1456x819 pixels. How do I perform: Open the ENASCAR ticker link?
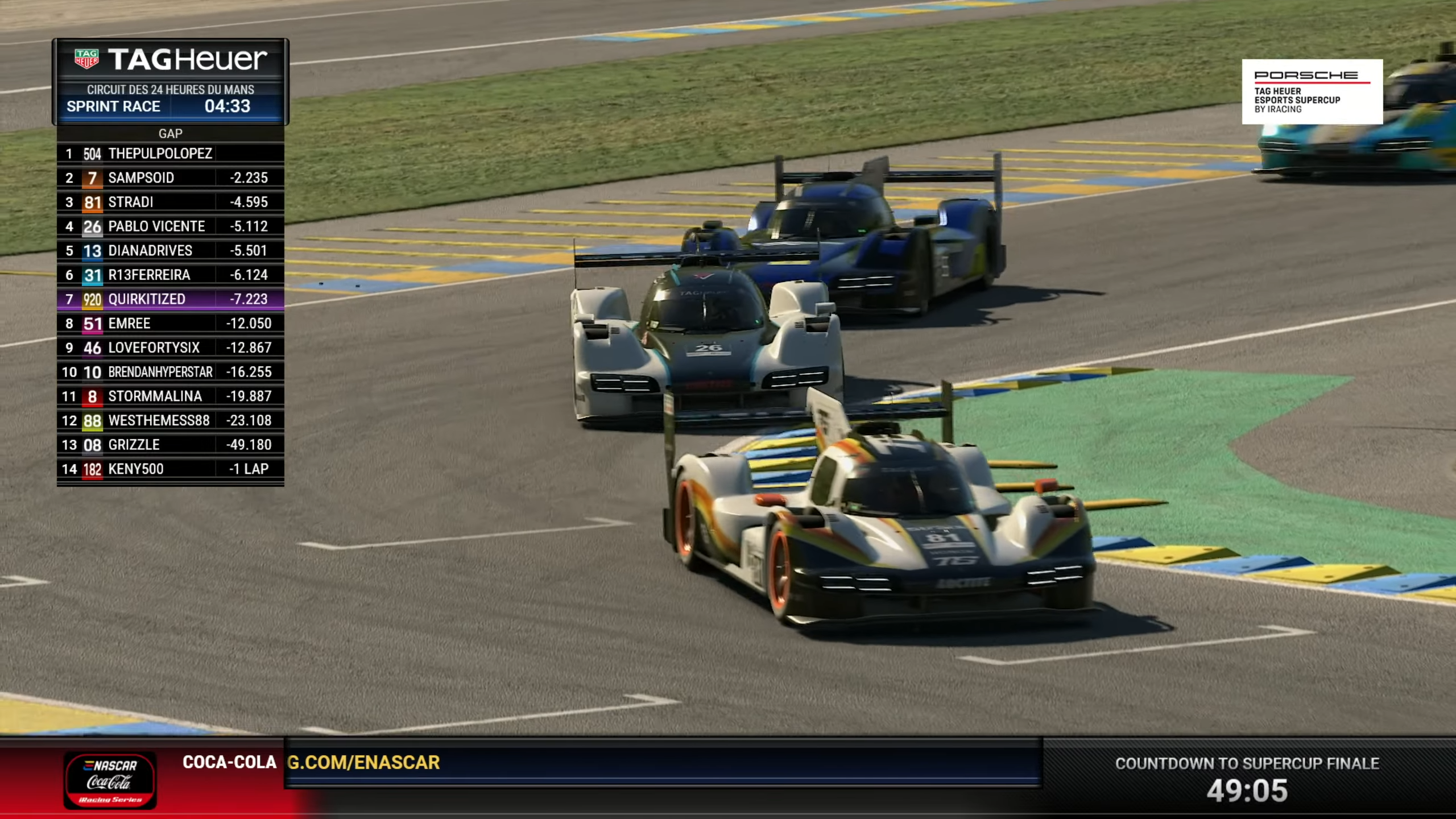tap(364, 763)
